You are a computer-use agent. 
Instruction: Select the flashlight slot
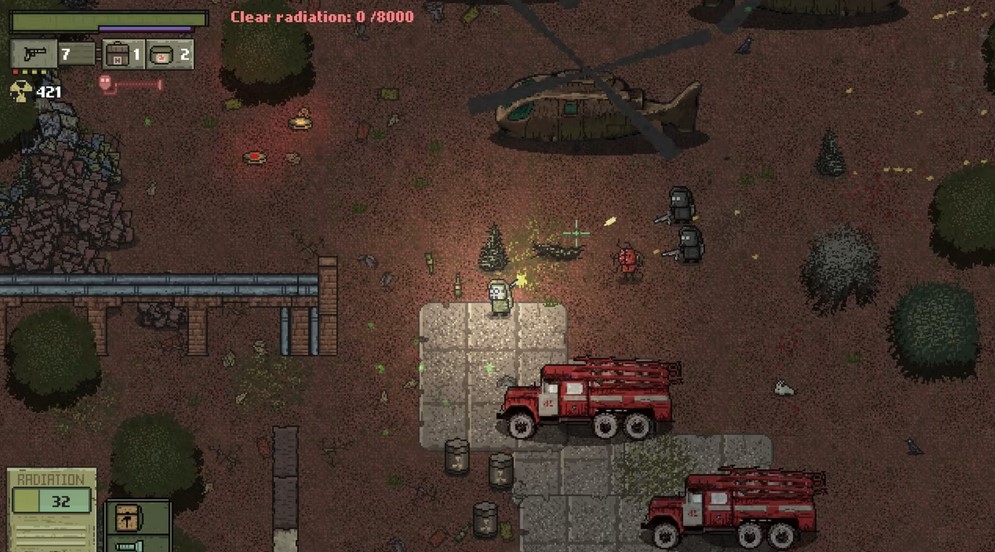click(128, 546)
